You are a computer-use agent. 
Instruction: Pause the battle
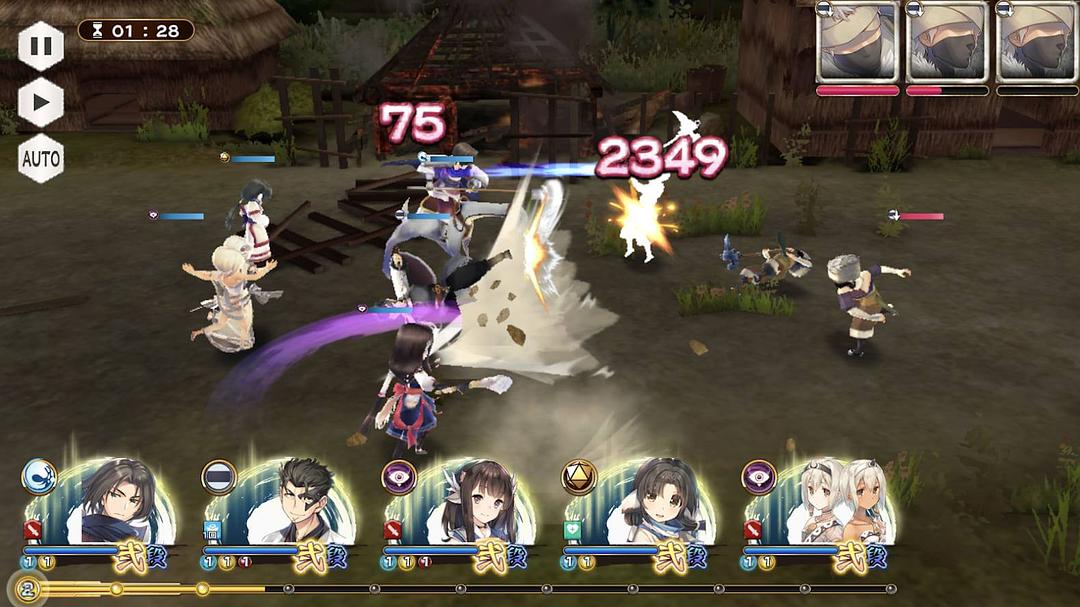(x=41, y=46)
